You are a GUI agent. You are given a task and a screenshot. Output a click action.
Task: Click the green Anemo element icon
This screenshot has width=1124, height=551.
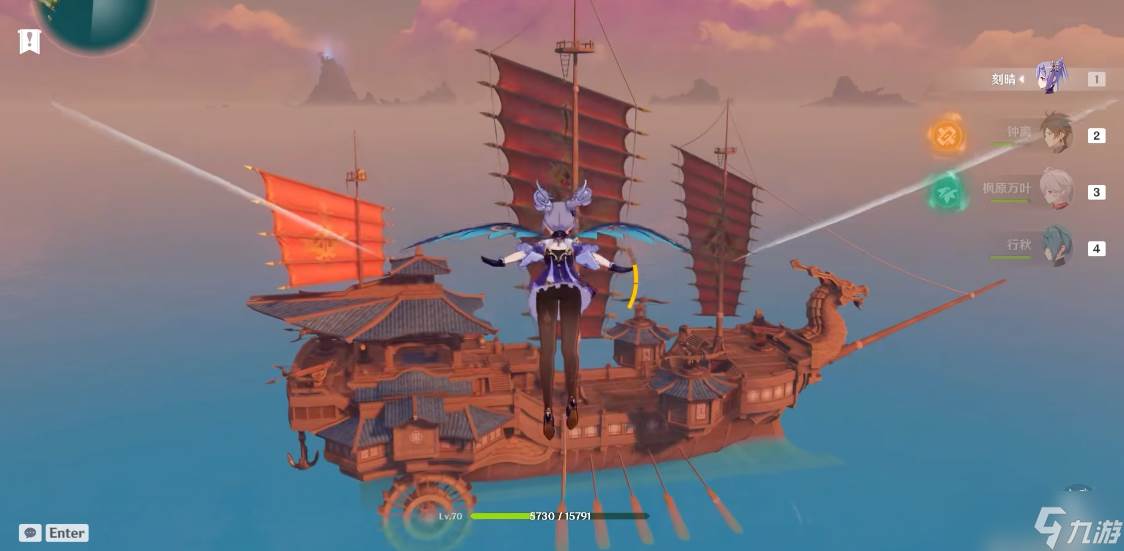[x=946, y=192]
